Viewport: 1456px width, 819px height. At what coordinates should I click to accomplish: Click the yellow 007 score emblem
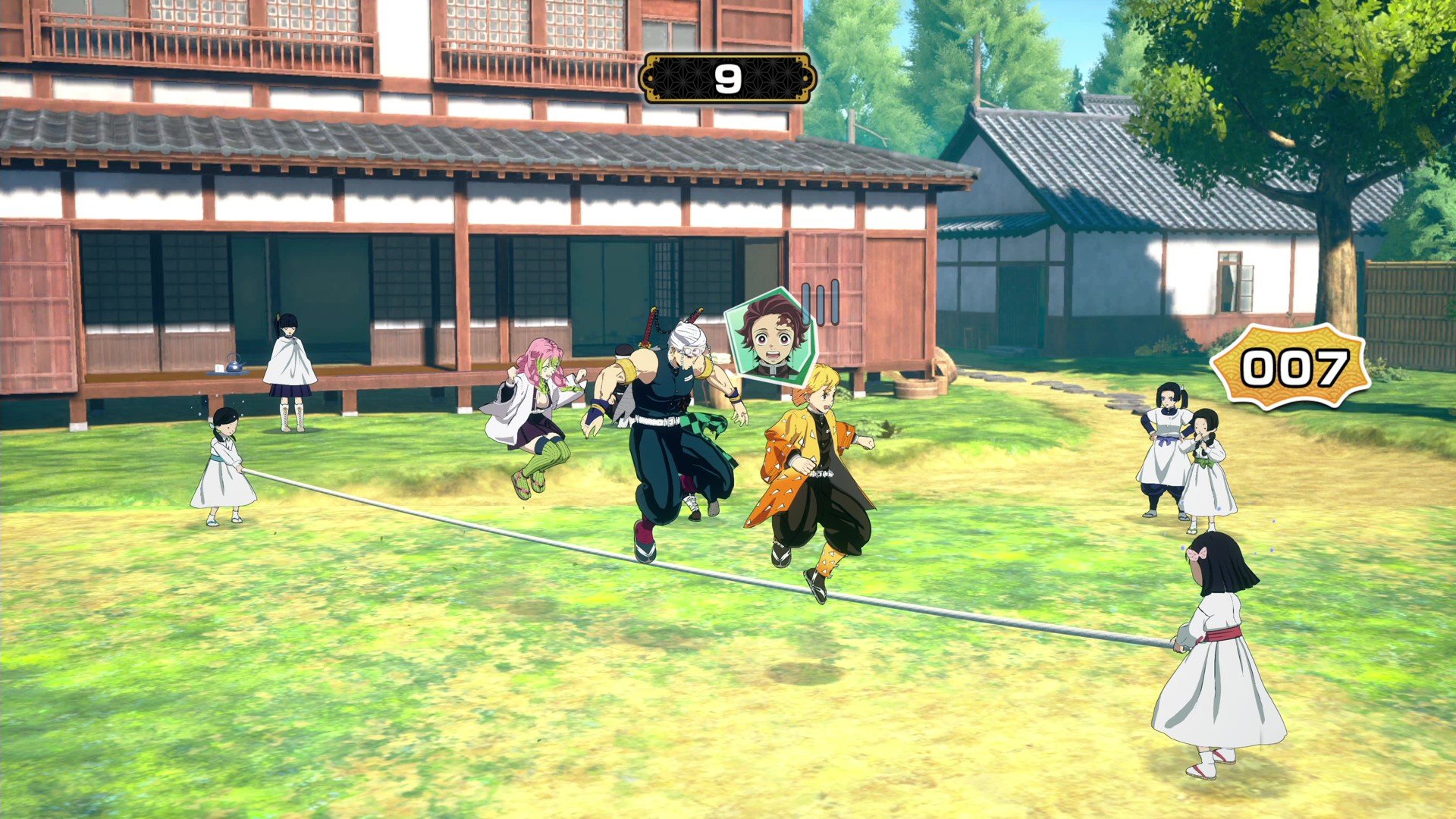1297,369
